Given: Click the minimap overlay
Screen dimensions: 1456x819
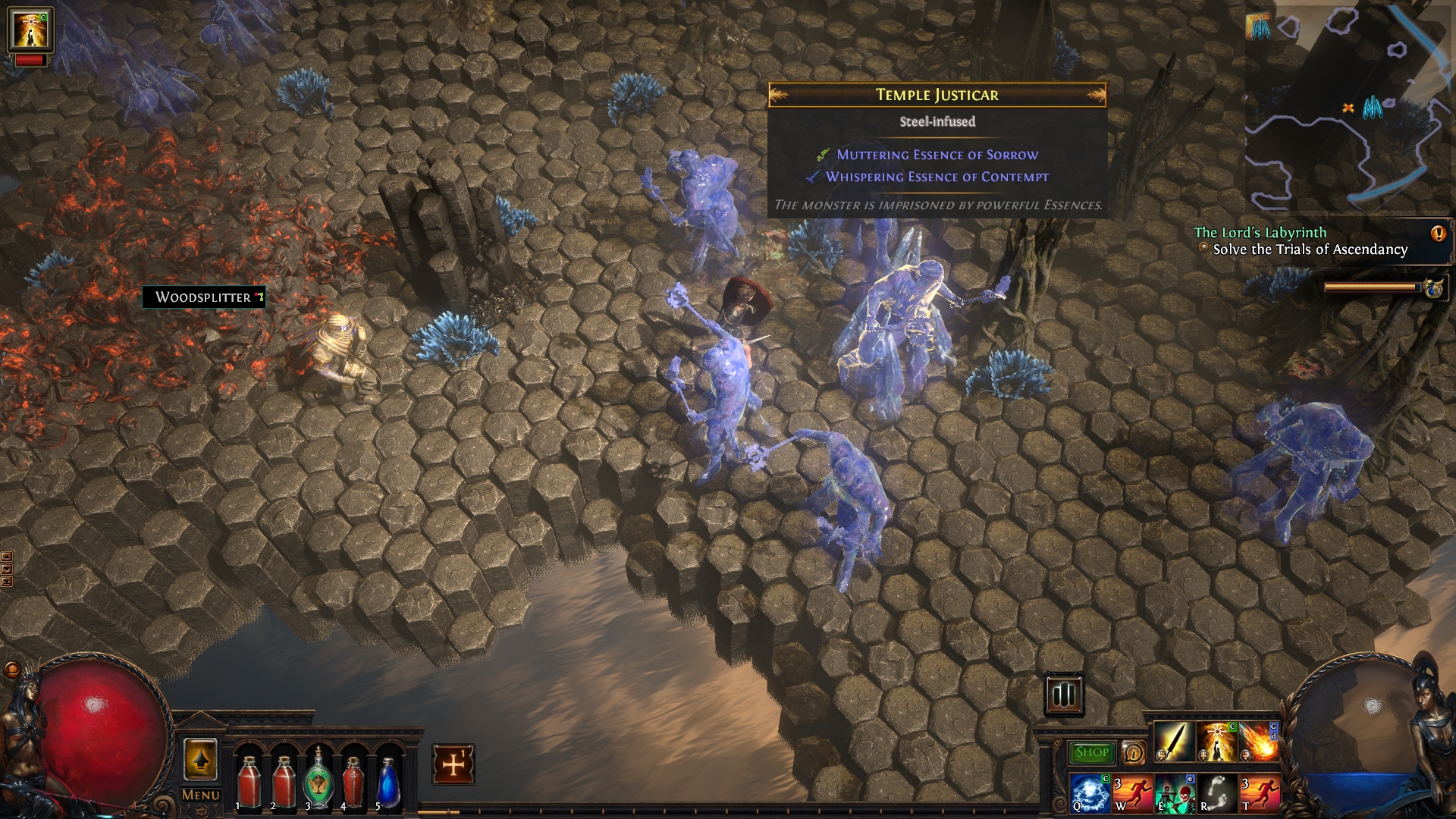Looking at the screenshot, I should point(1348,106).
